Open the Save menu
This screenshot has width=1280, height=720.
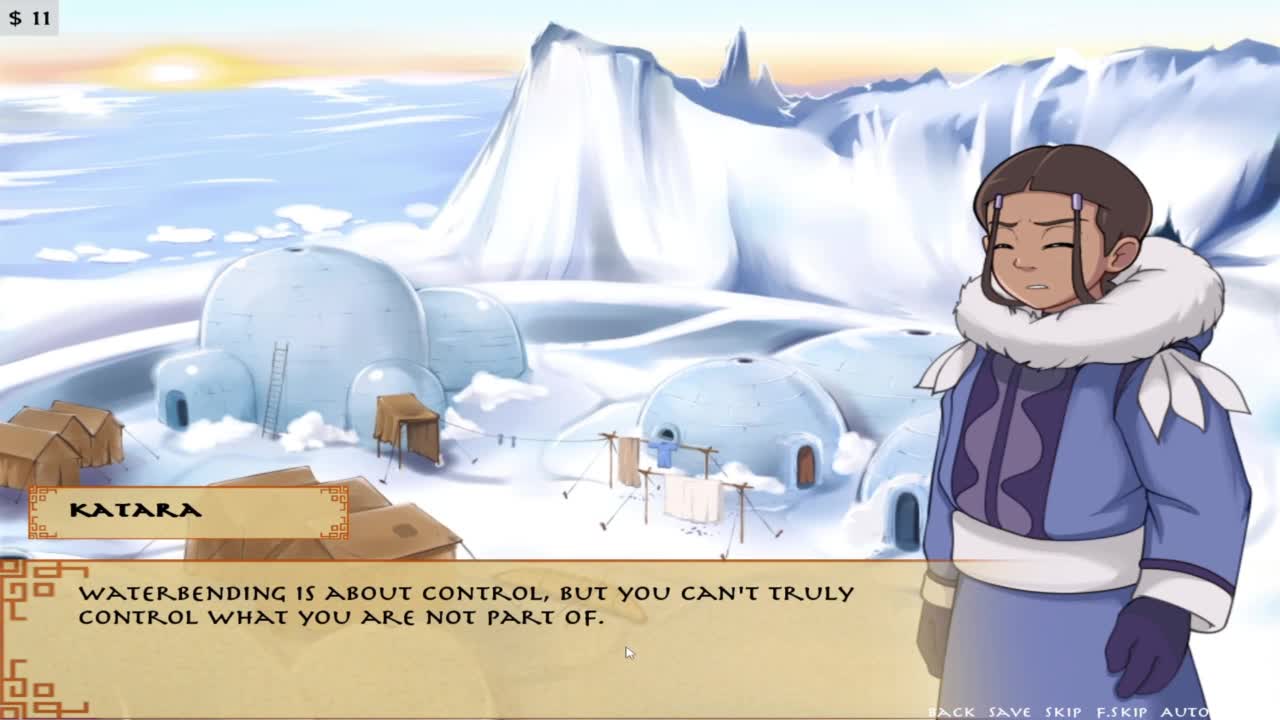1009,712
